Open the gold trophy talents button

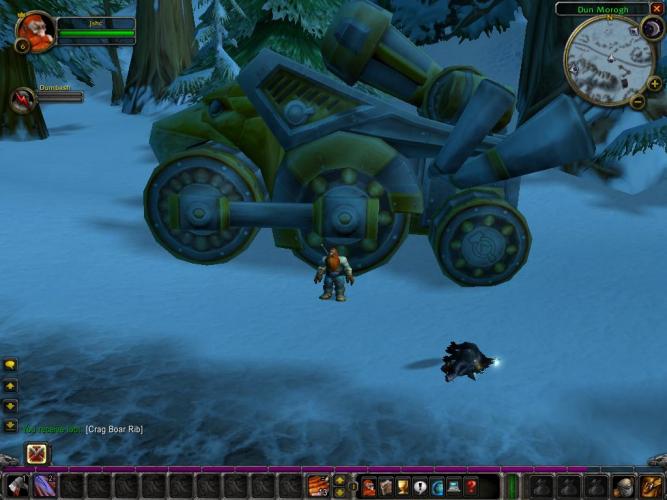point(403,487)
